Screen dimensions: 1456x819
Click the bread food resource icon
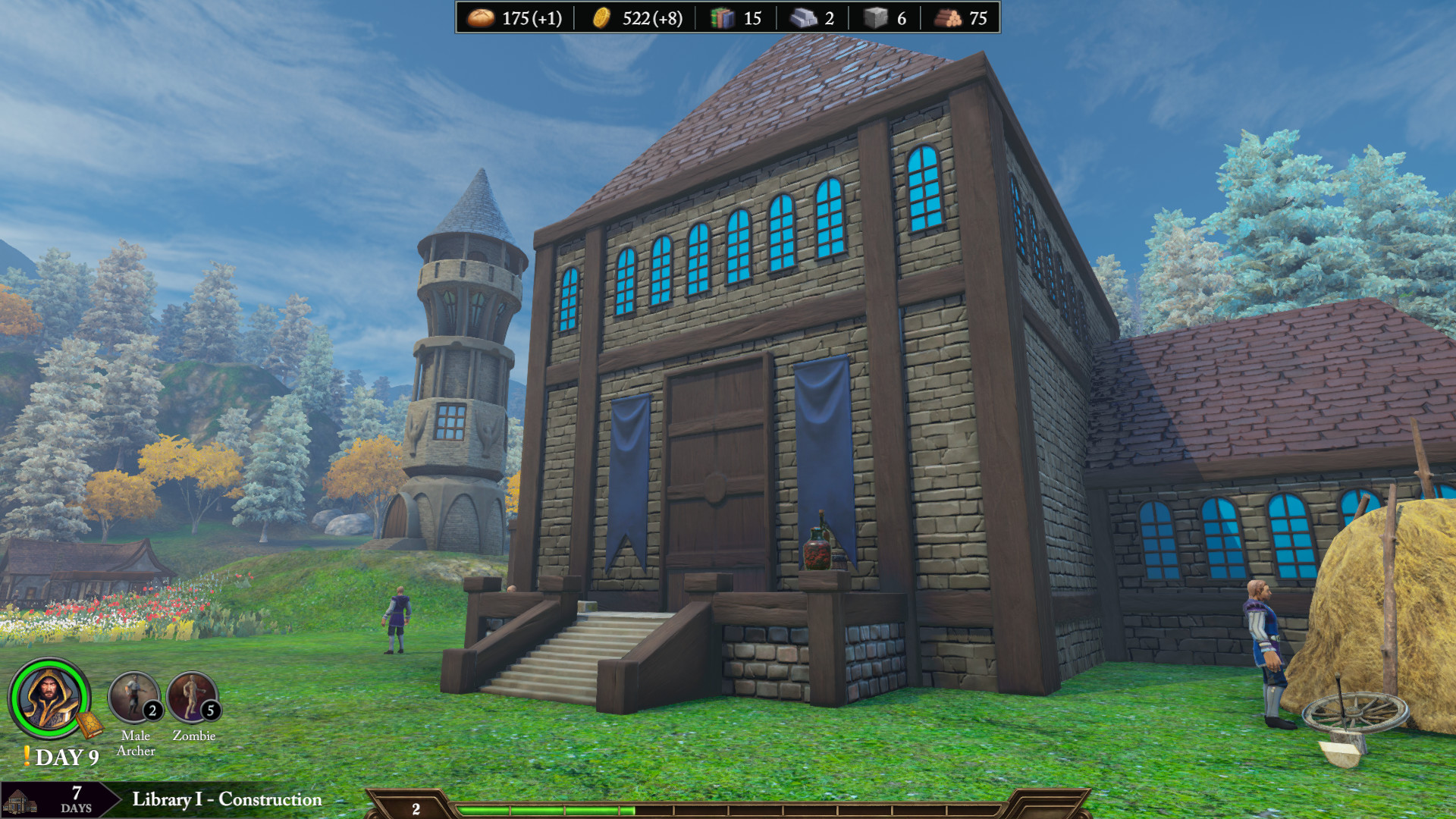(479, 17)
